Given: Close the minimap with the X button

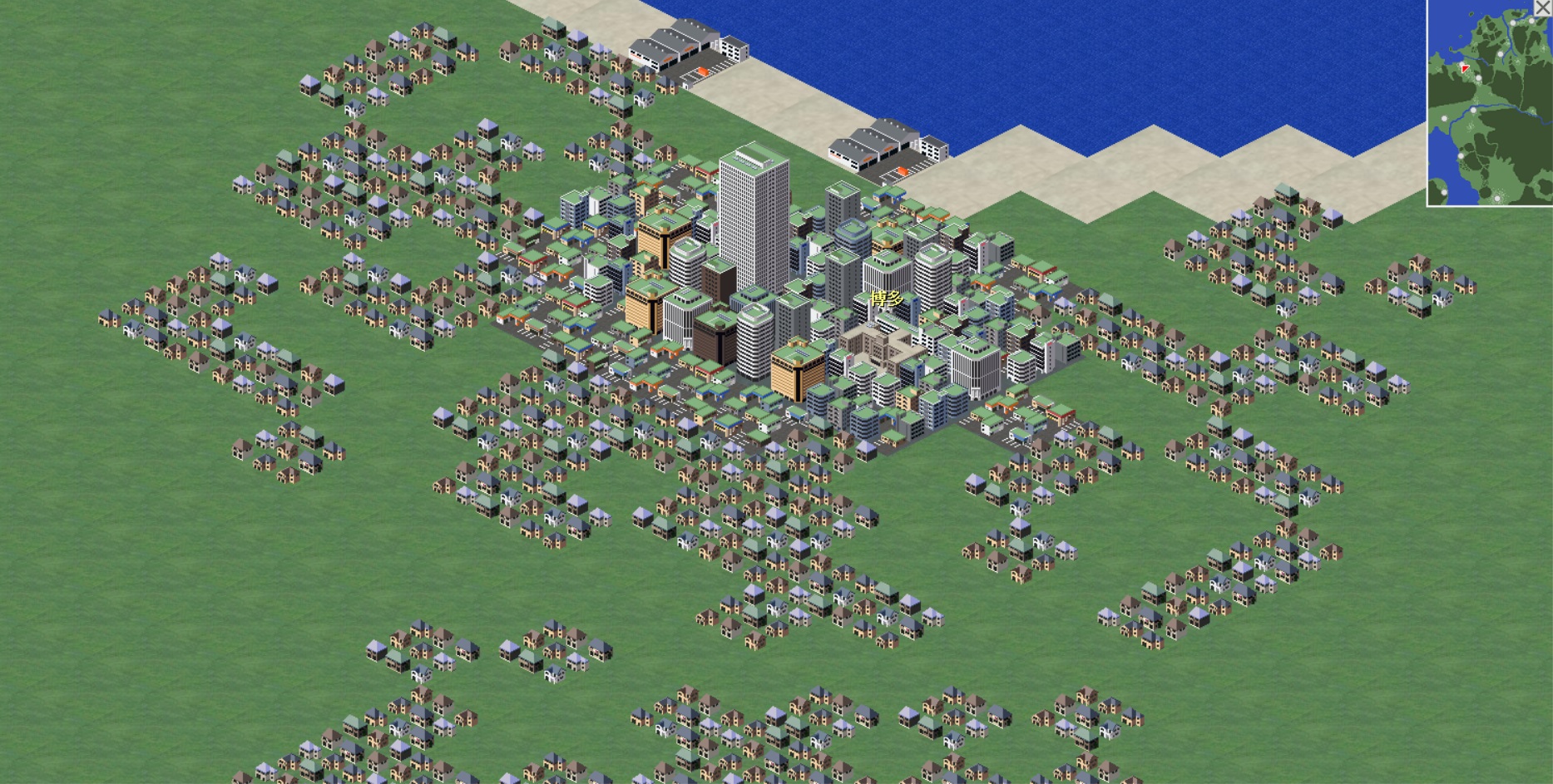Looking at the screenshot, I should (1543, 7).
